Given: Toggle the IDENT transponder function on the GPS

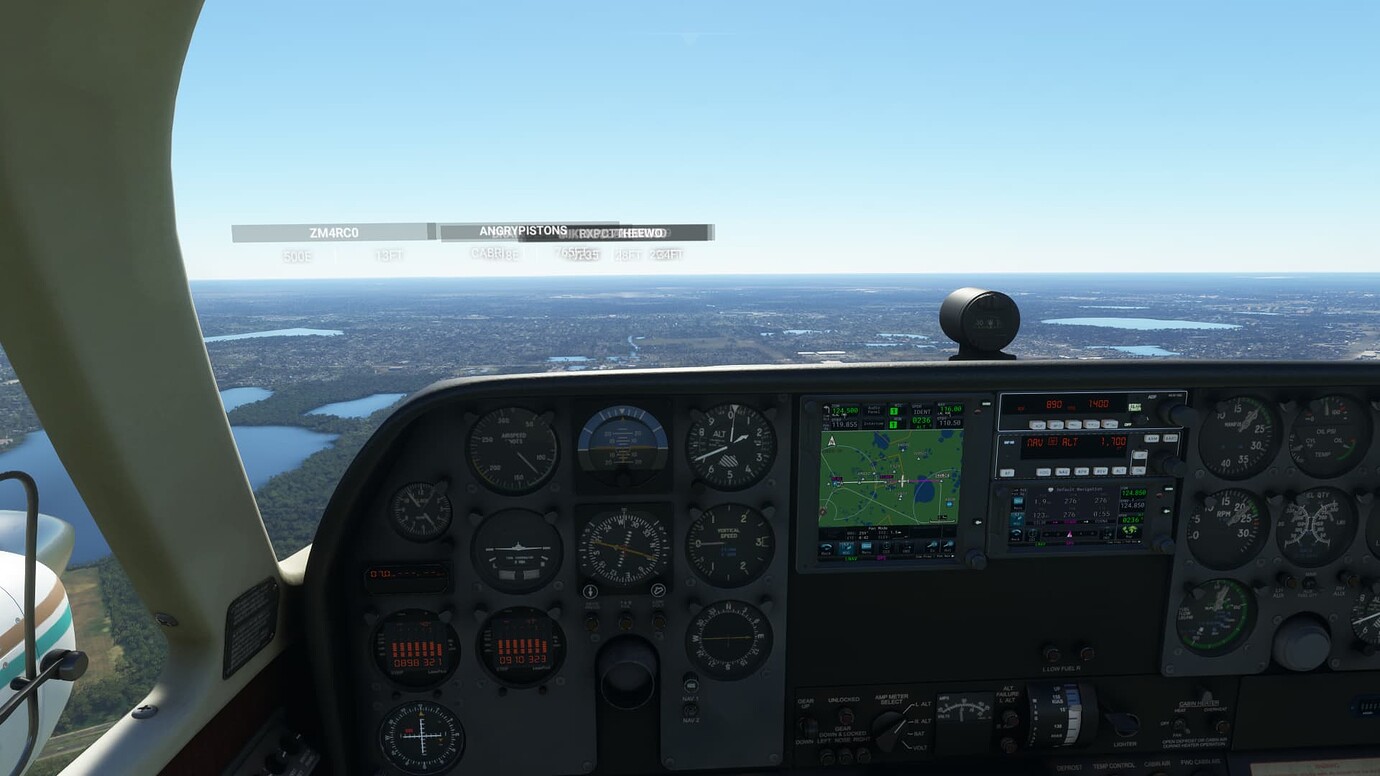Looking at the screenshot, I should click(x=922, y=412).
